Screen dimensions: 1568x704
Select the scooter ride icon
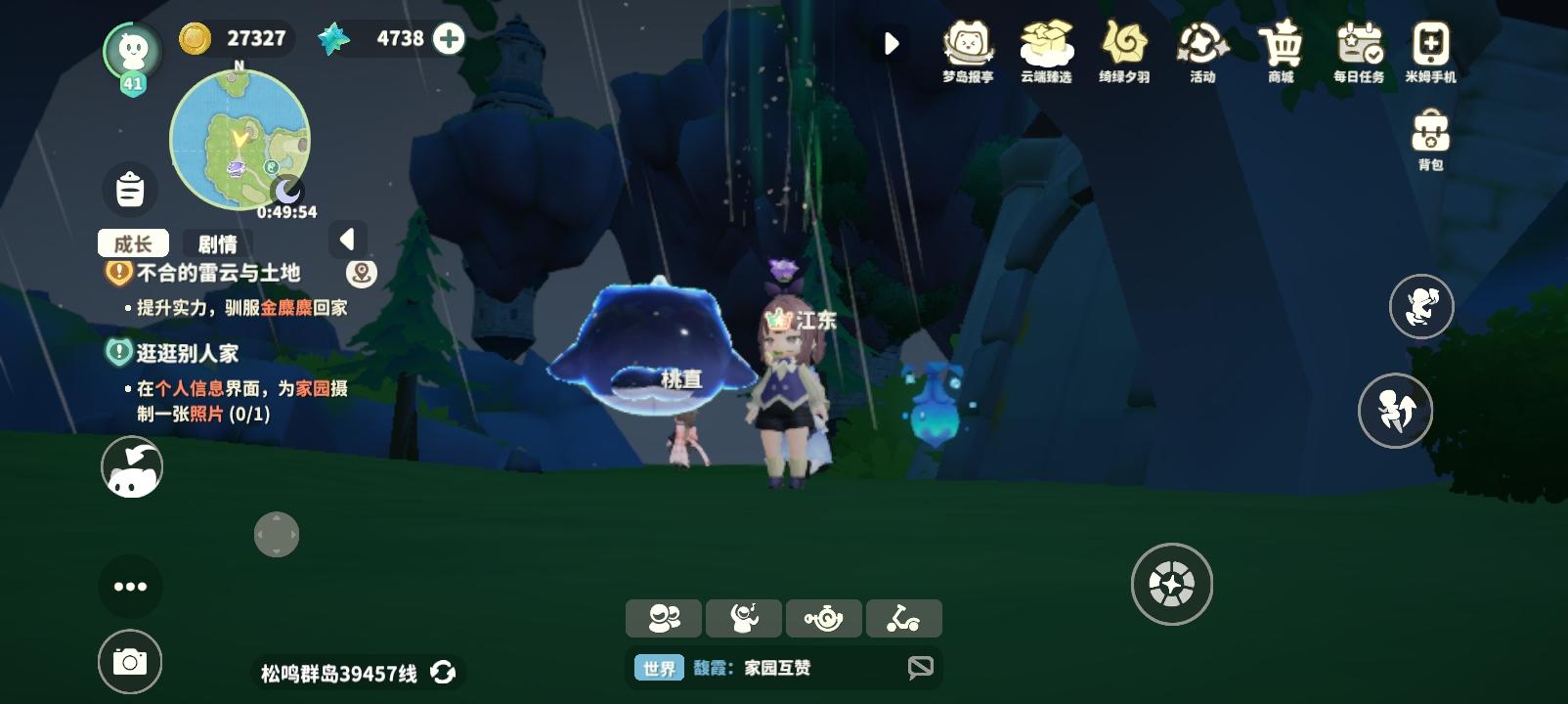(x=904, y=618)
